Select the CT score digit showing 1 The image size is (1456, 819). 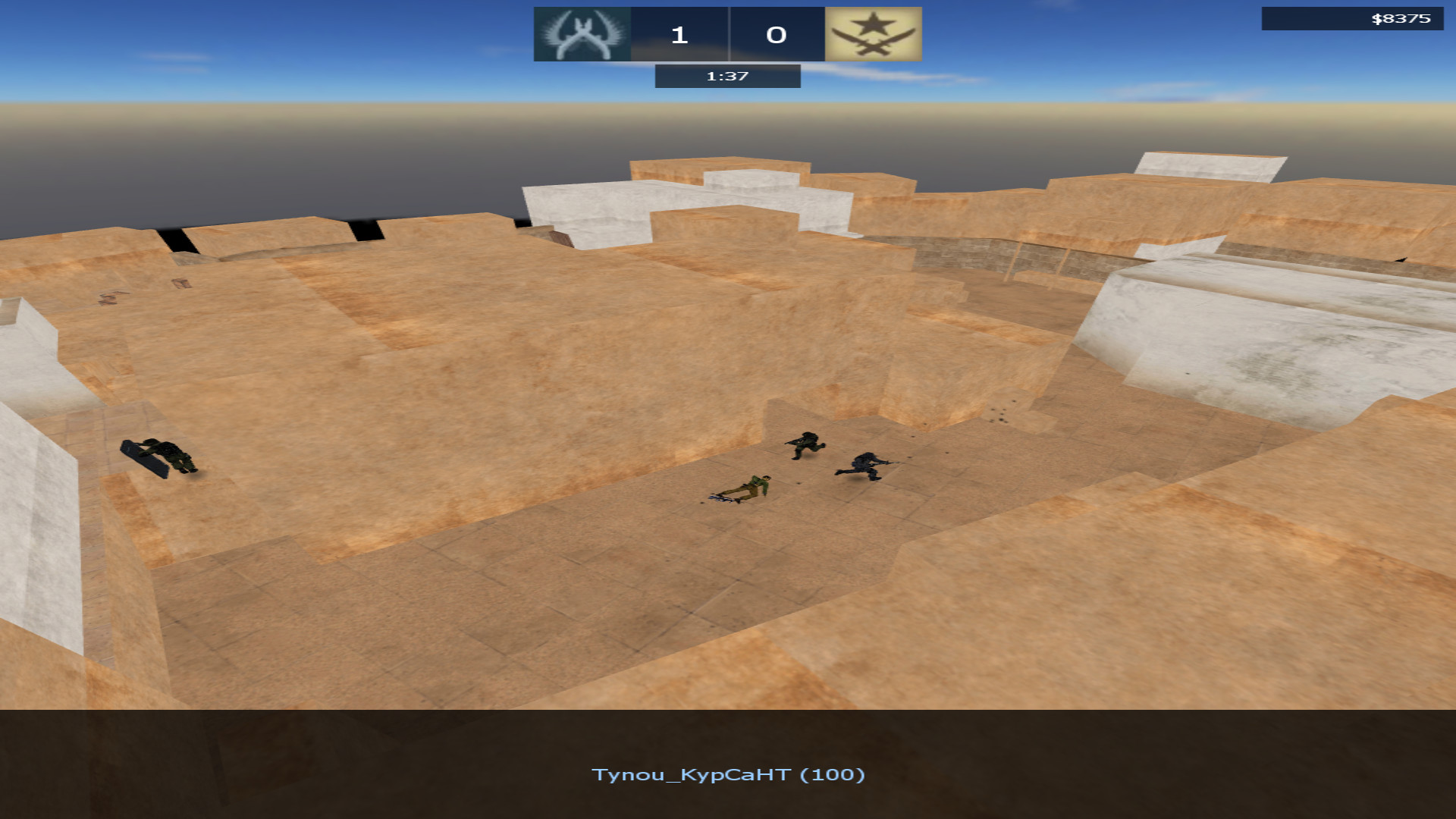pos(679,34)
